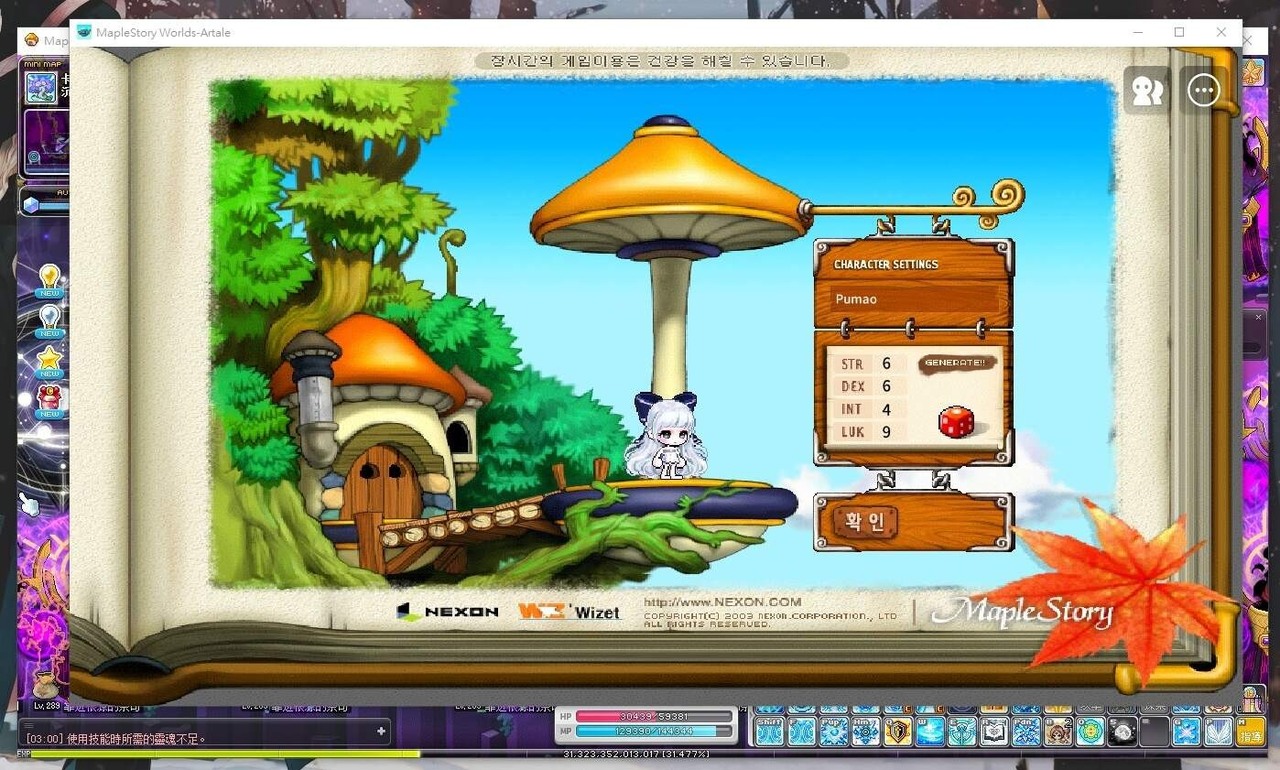Roll the red dice to reroll stats
1280x770 pixels.
[955, 422]
